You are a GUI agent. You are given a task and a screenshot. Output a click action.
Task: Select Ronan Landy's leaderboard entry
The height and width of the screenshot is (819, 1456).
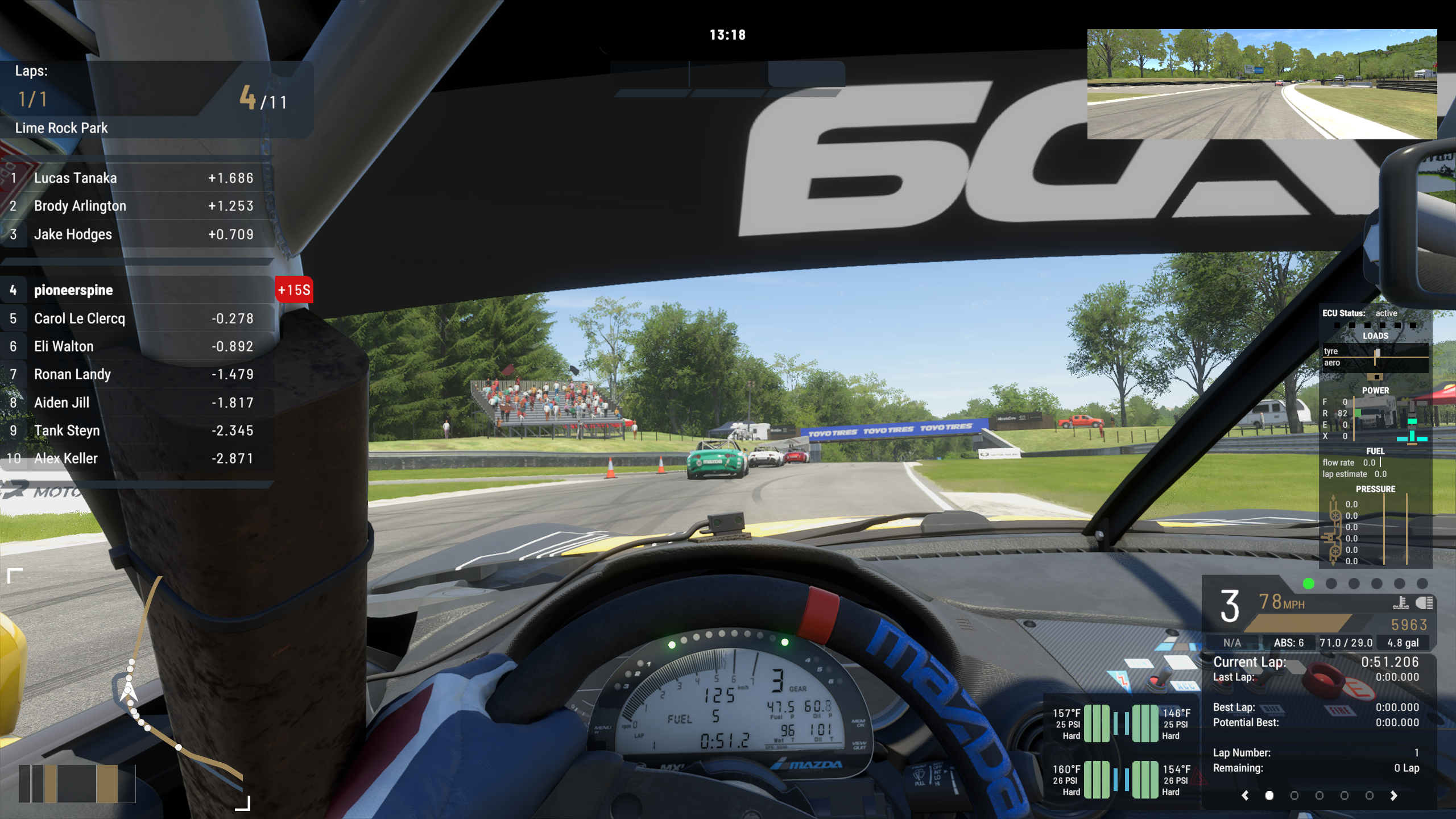(136, 374)
